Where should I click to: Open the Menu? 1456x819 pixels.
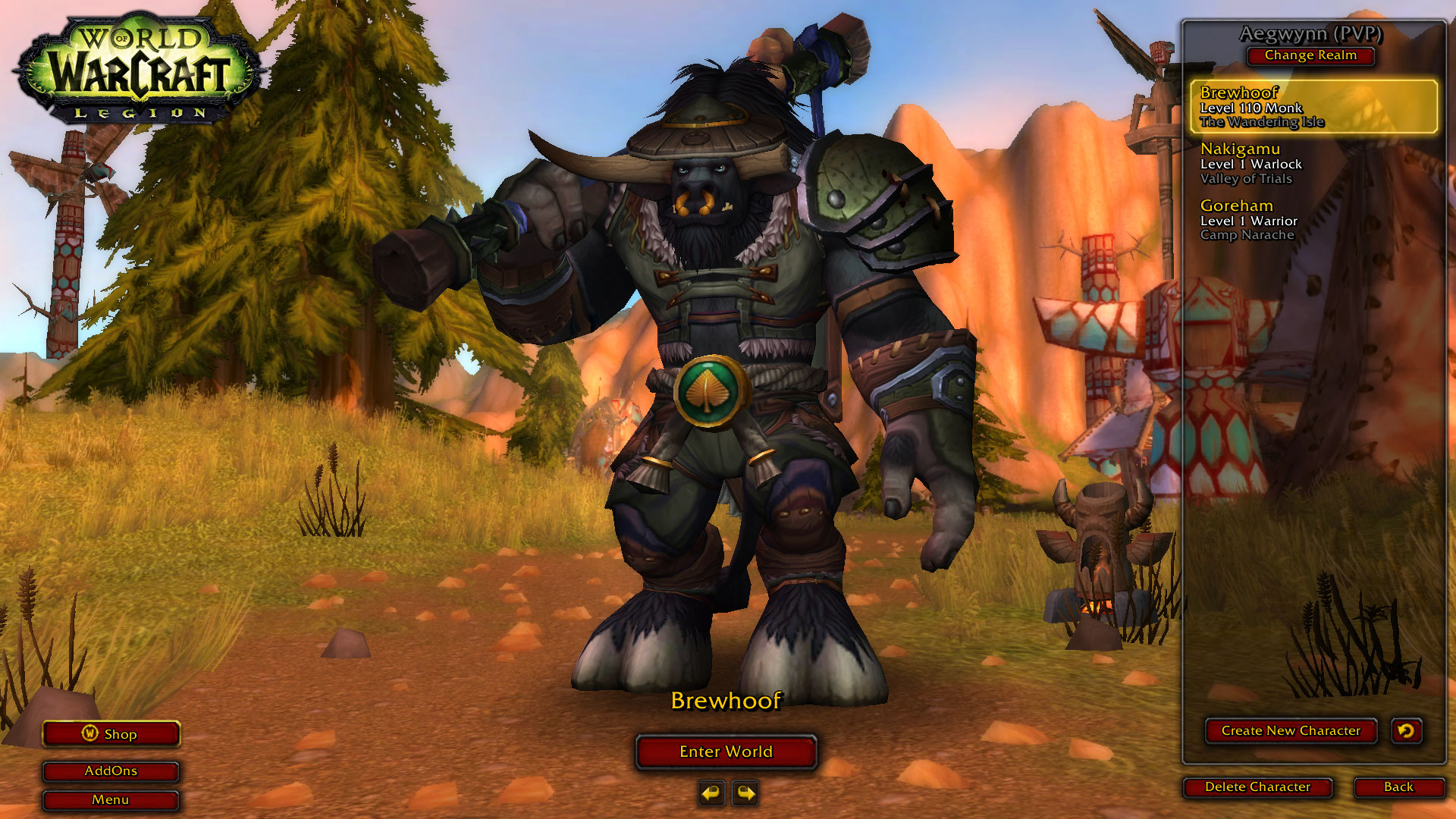[111, 799]
